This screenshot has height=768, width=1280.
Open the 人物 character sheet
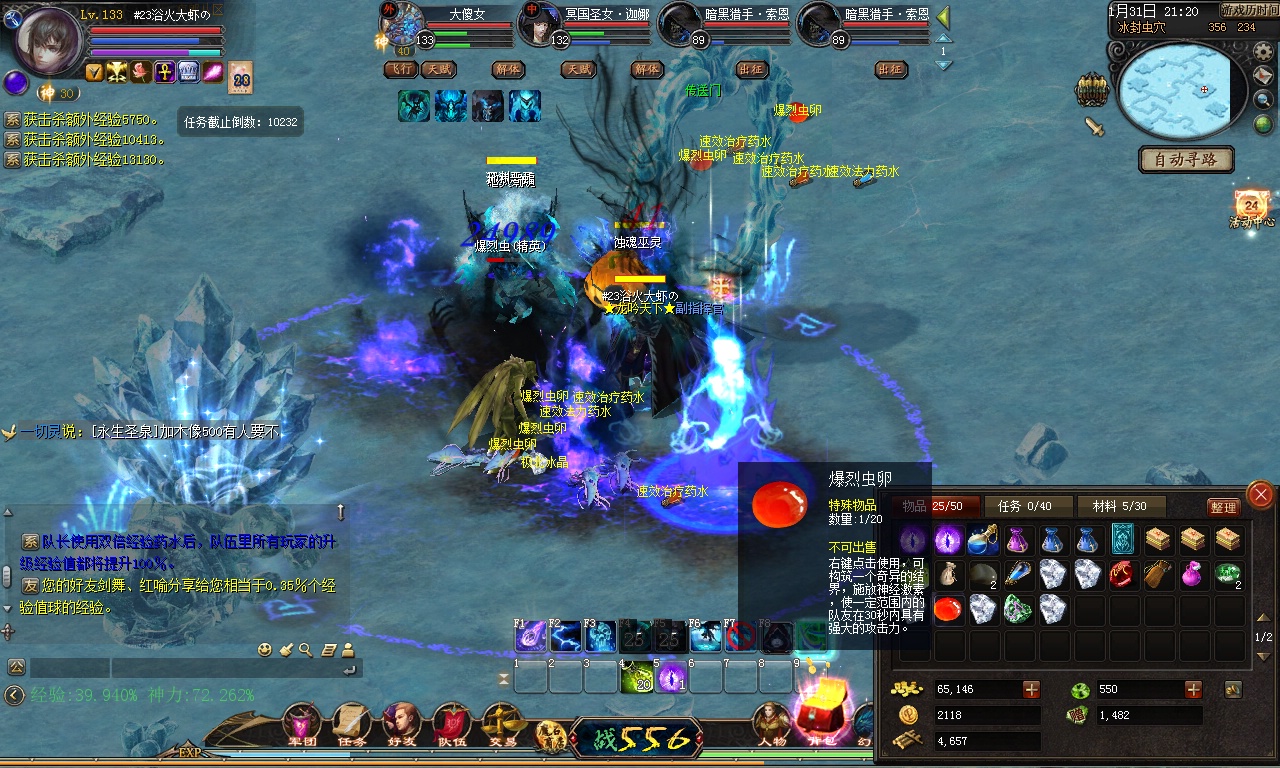pyautogui.click(x=771, y=723)
